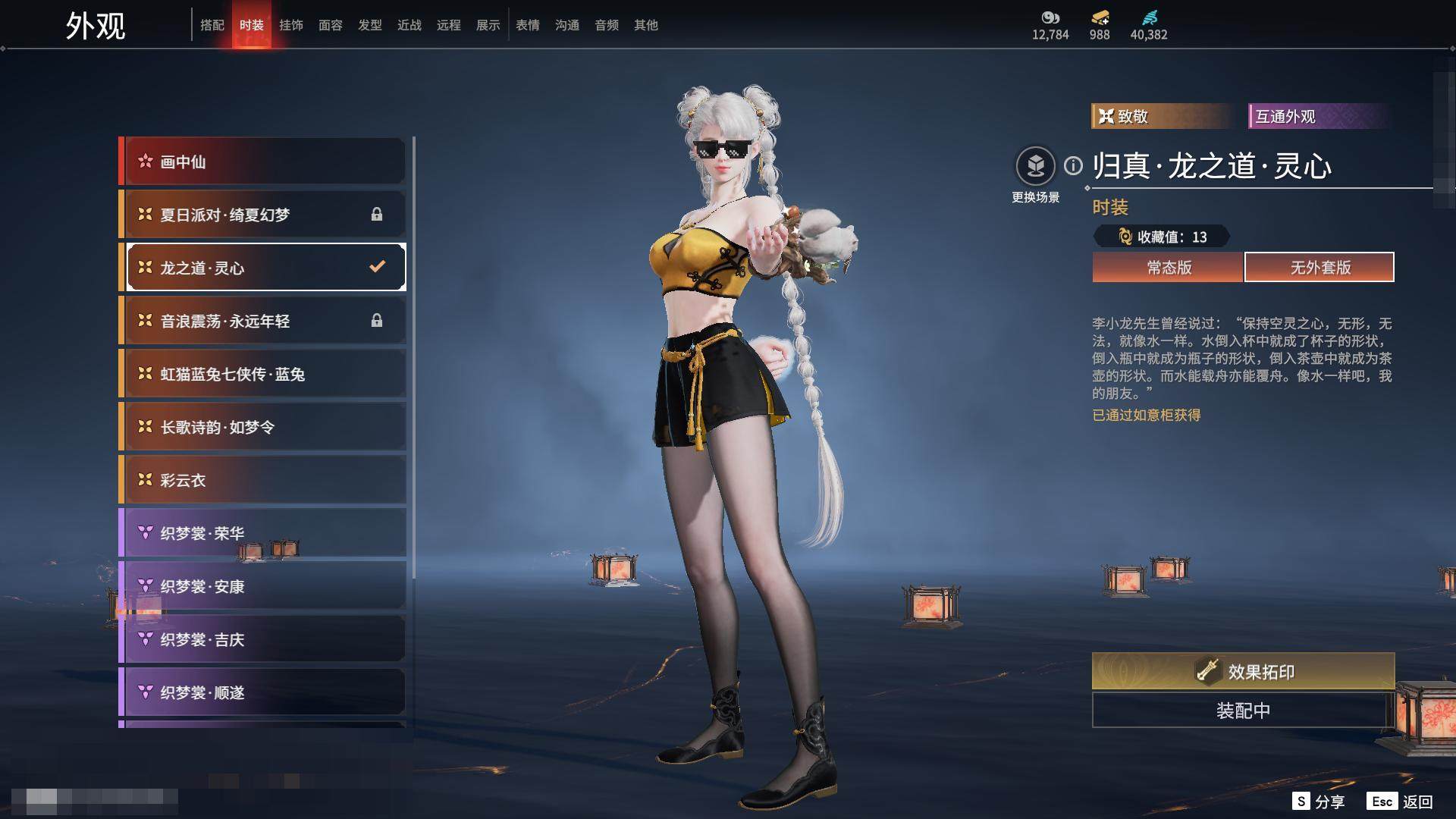Show outfit info via the circled i icon
This screenshot has width=1456, height=819.
pyautogui.click(x=1073, y=165)
